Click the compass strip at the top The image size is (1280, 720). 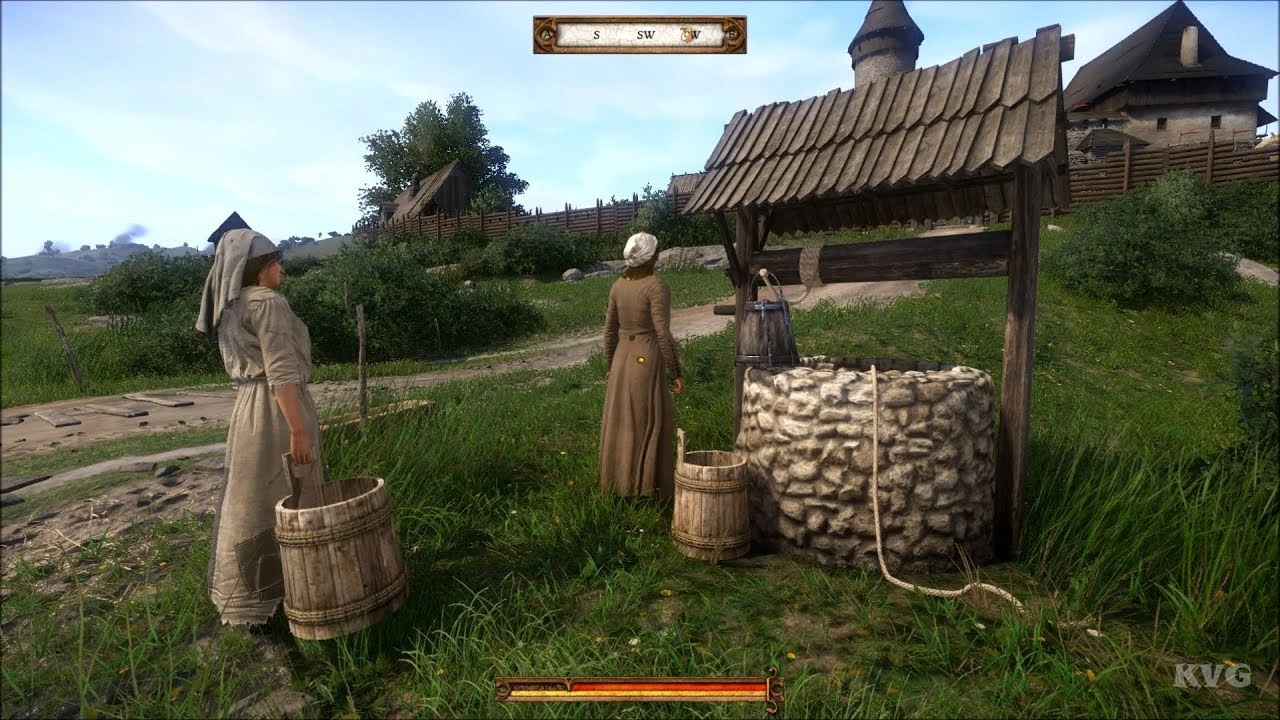coord(639,35)
